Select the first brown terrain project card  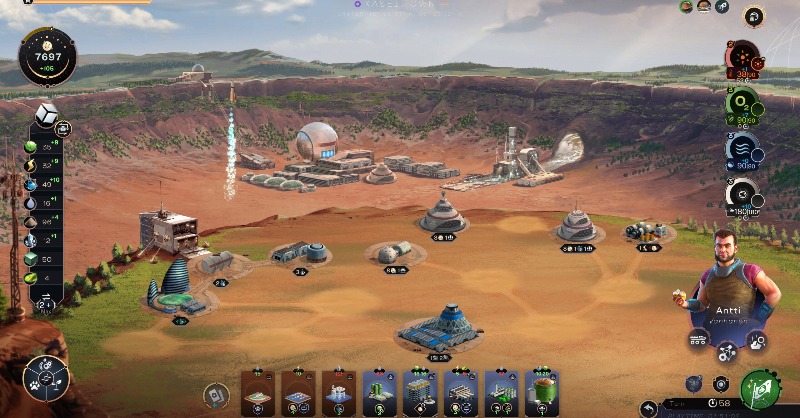point(259,393)
